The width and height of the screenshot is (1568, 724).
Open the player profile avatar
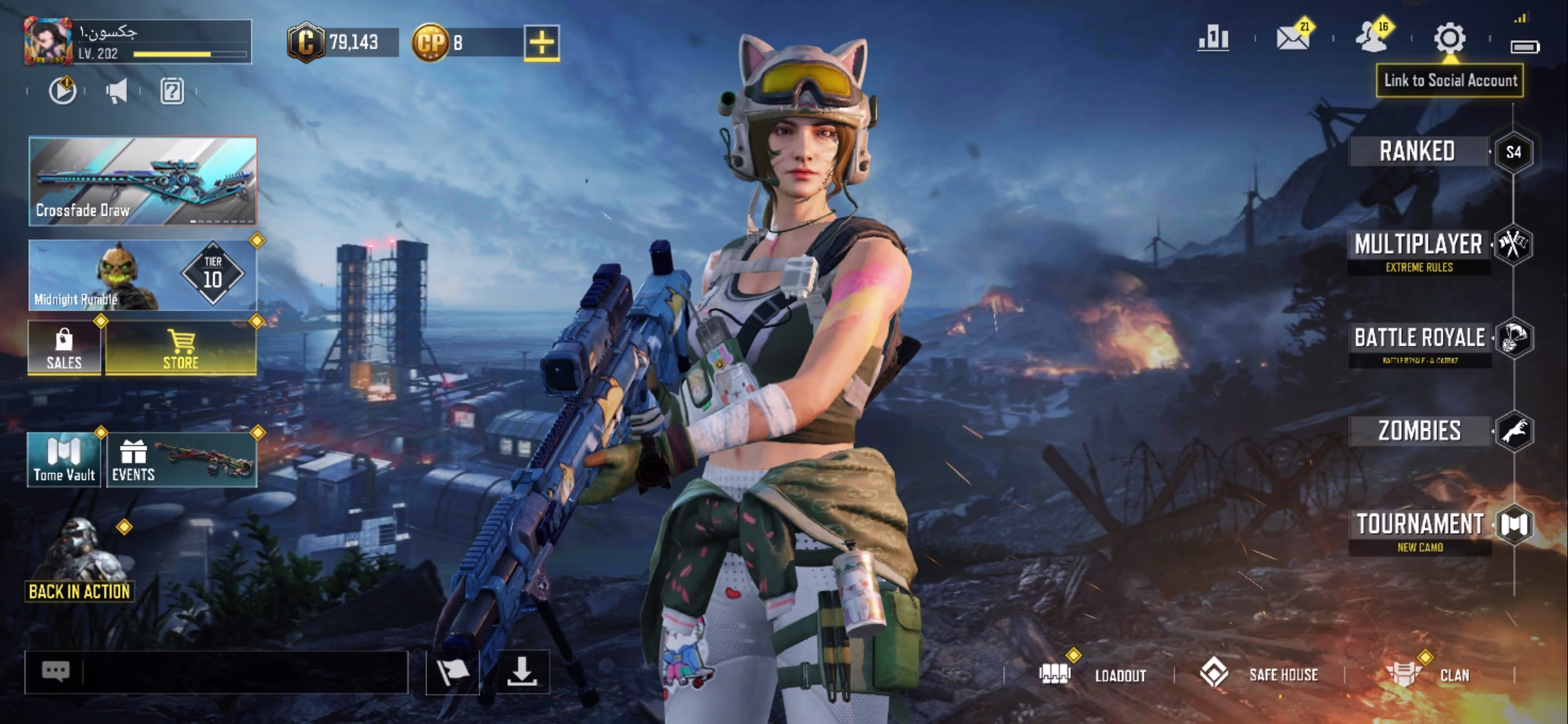48,42
